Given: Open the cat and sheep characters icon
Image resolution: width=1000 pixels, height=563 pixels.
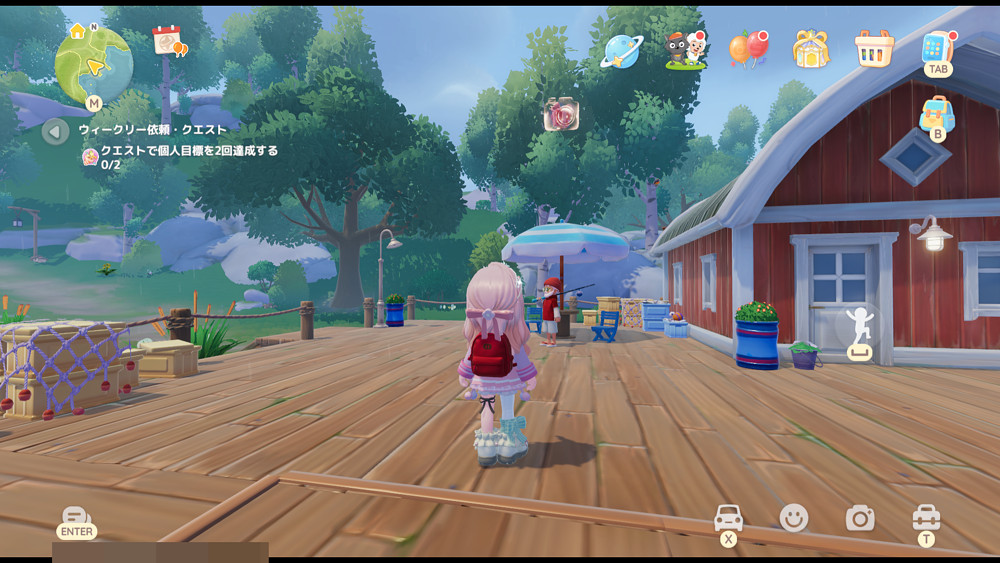Looking at the screenshot, I should [x=686, y=49].
